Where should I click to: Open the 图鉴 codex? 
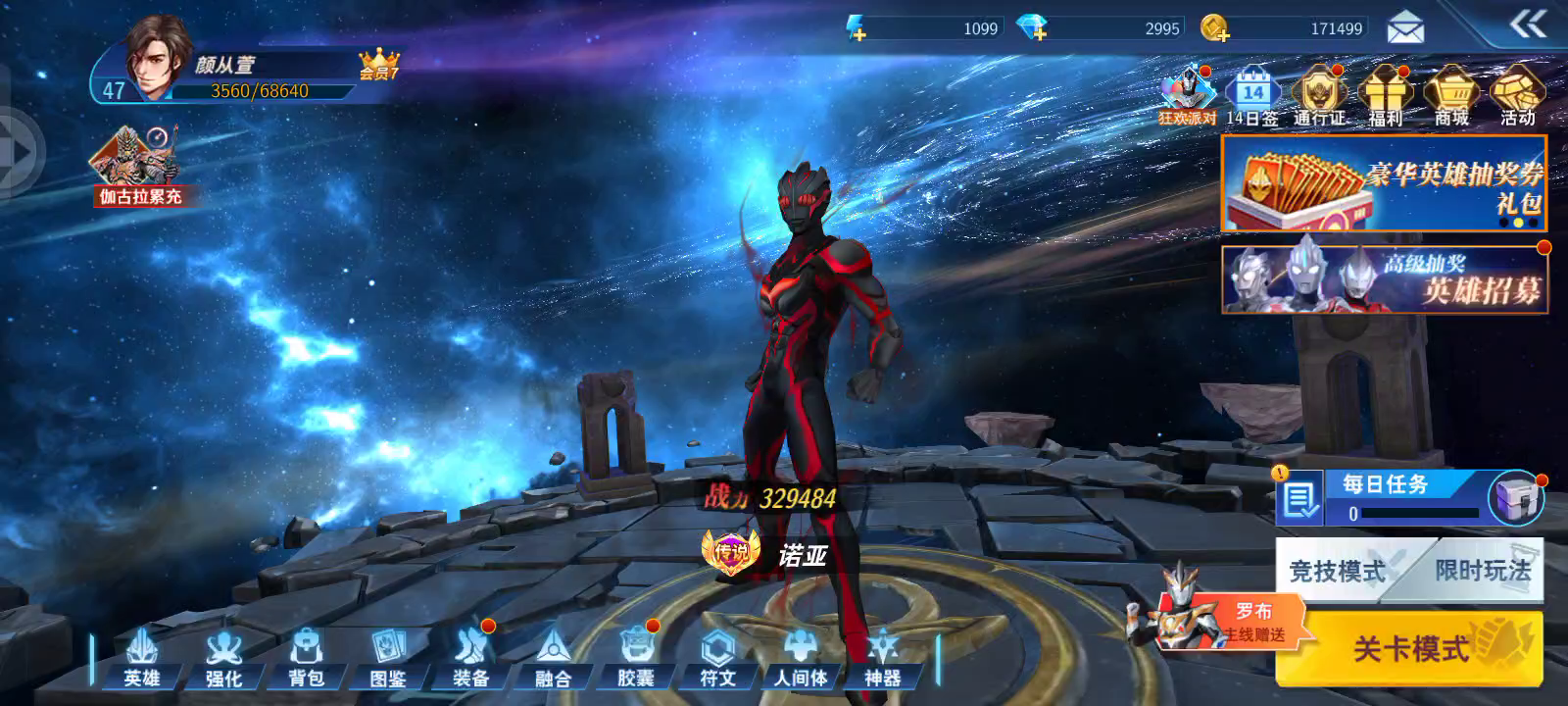pos(388,658)
